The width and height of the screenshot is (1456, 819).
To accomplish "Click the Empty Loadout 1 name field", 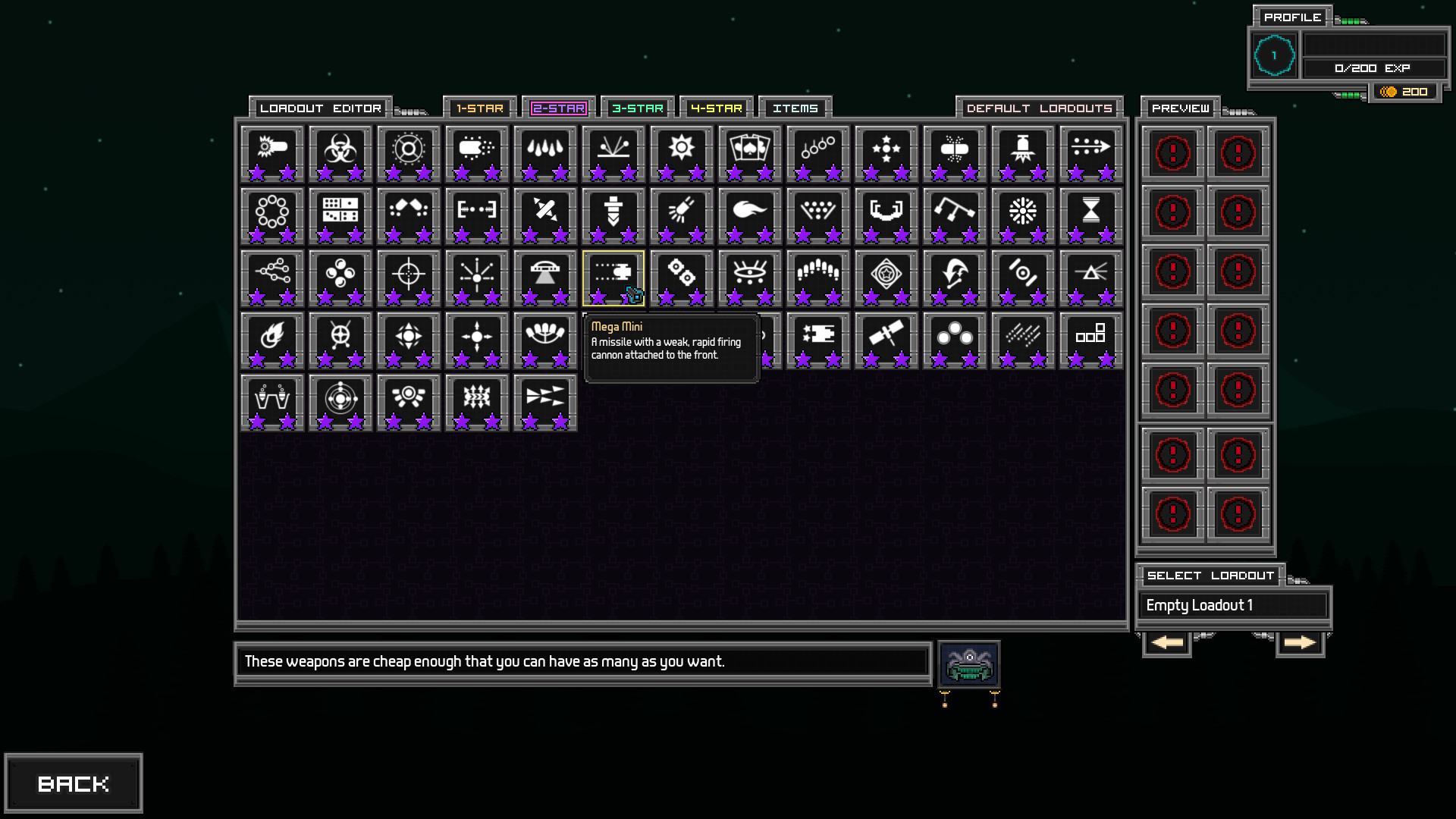I will tap(1233, 605).
